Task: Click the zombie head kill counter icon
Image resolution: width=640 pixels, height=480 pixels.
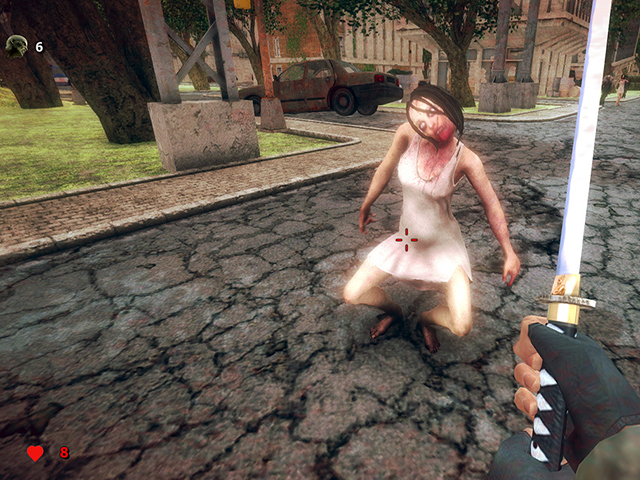Action: click(16, 45)
